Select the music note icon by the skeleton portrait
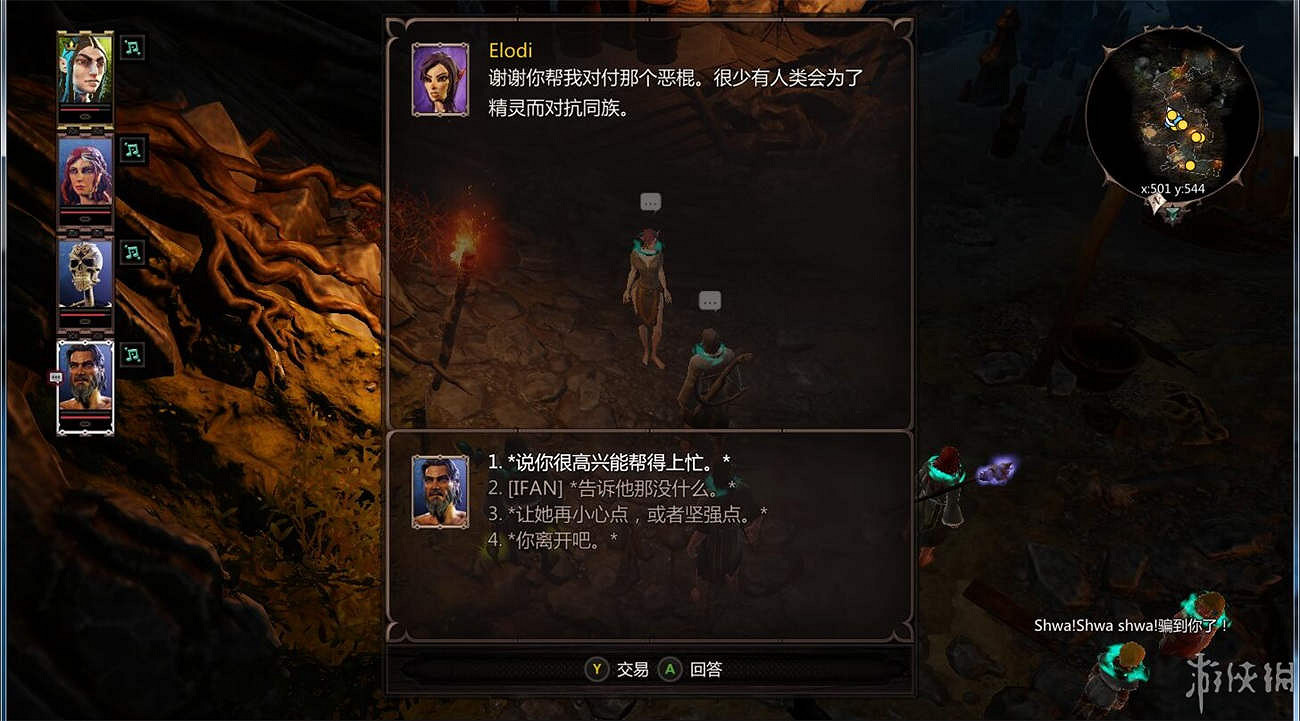Image resolution: width=1300 pixels, height=721 pixels. [x=131, y=252]
